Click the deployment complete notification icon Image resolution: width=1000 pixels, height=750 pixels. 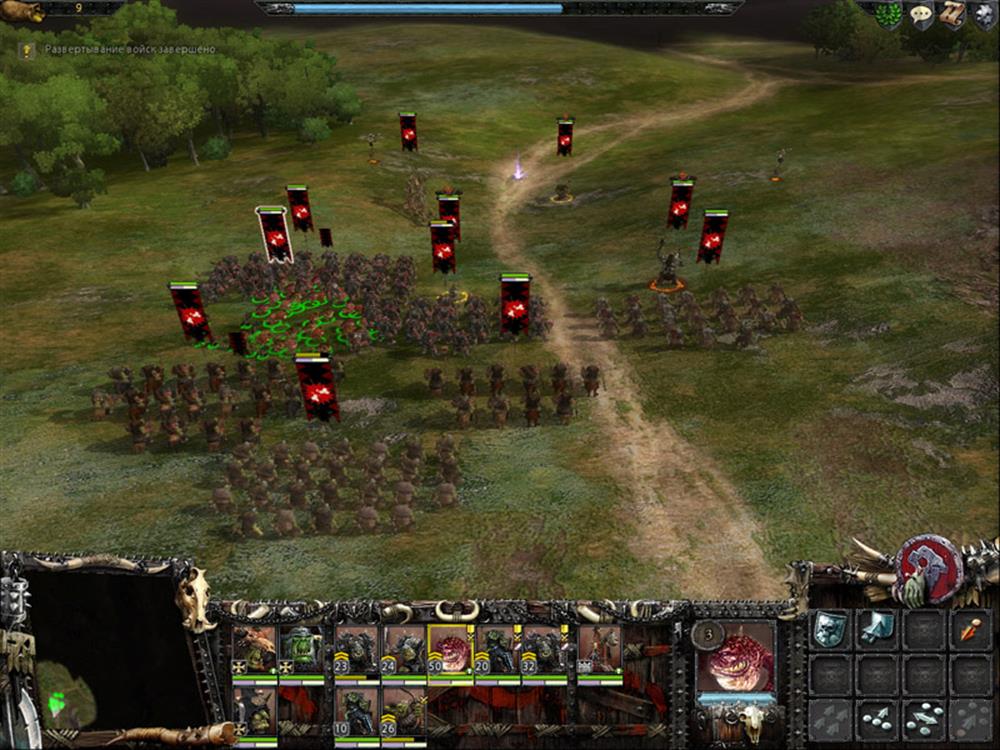point(30,49)
